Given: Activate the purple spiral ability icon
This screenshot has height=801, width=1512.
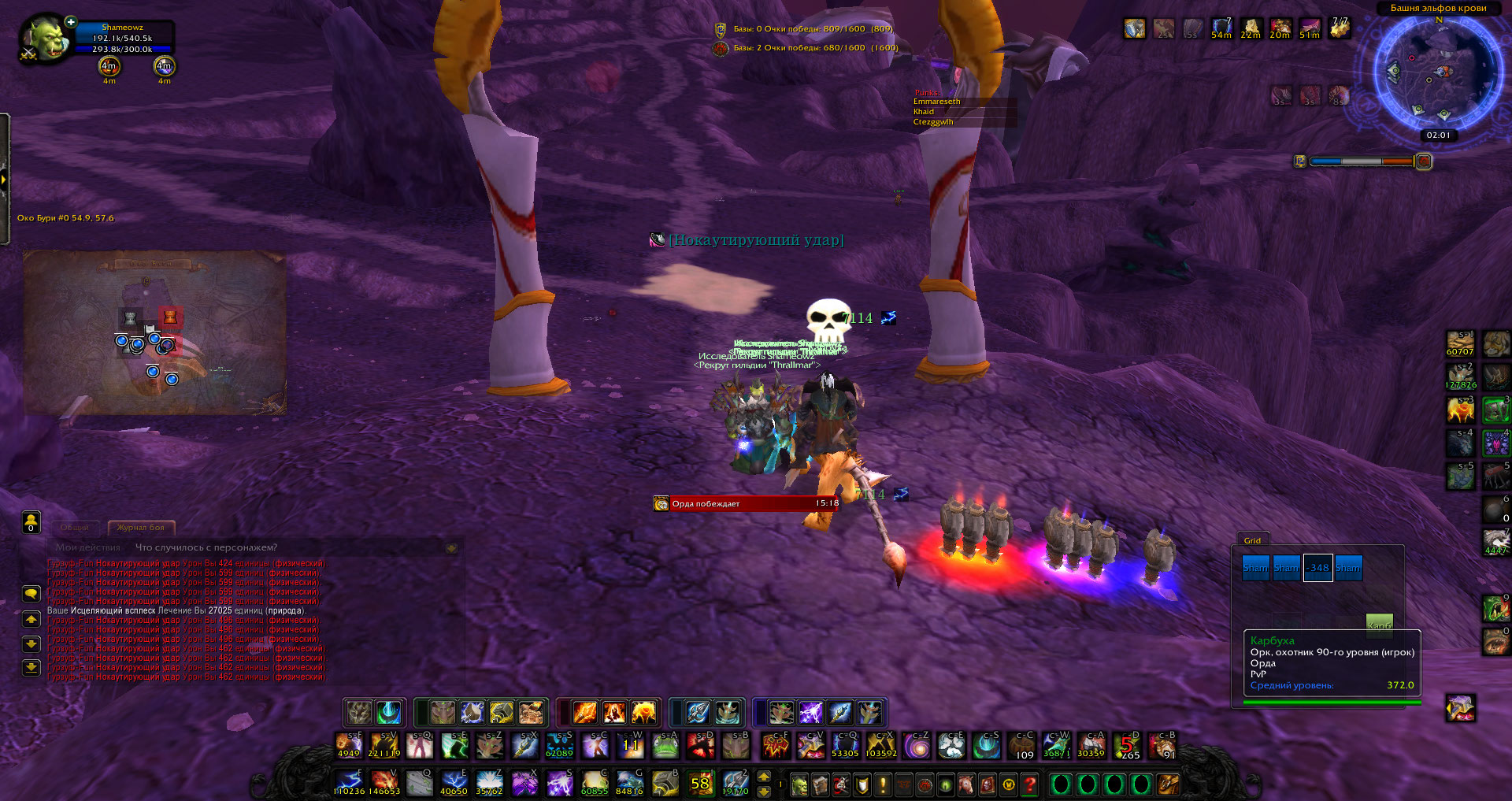Looking at the screenshot, I should tap(917, 746).
